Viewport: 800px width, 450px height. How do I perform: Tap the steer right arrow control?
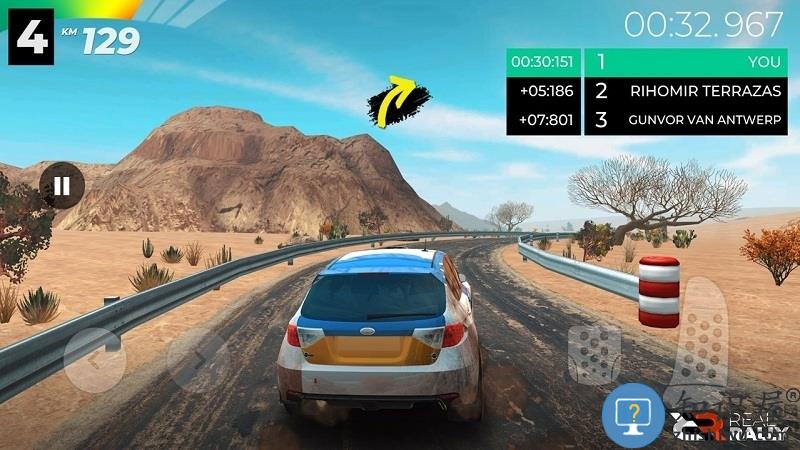point(197,360)
